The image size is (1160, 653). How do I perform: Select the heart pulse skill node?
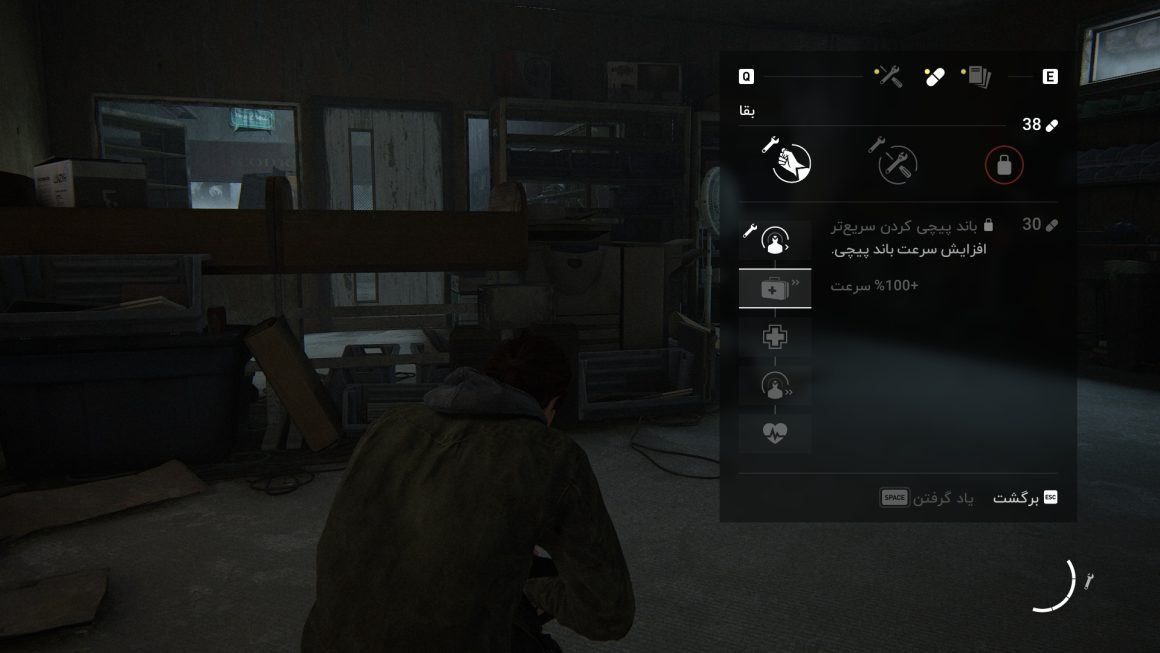775,433
